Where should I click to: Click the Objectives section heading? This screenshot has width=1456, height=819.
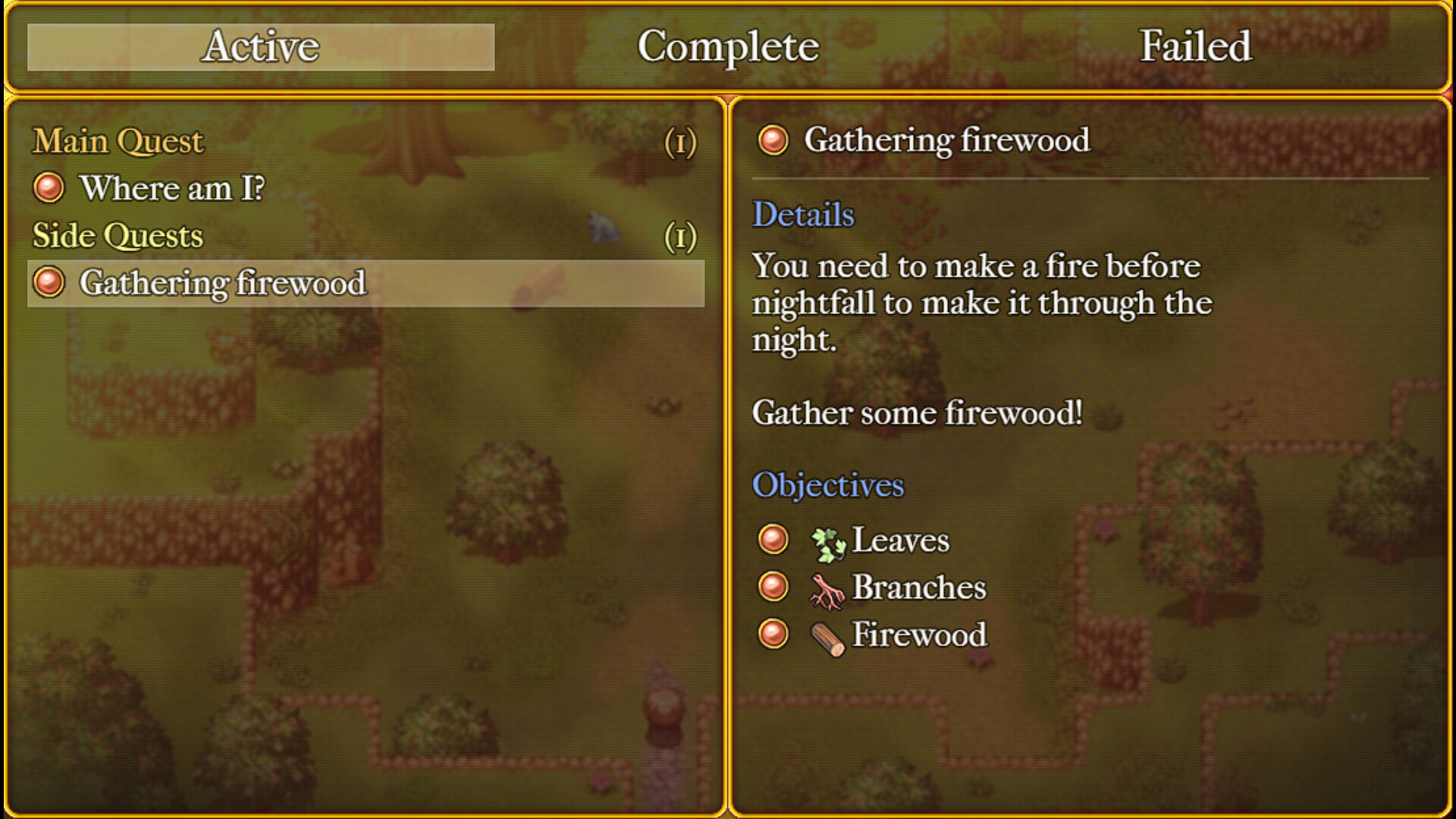827,485
